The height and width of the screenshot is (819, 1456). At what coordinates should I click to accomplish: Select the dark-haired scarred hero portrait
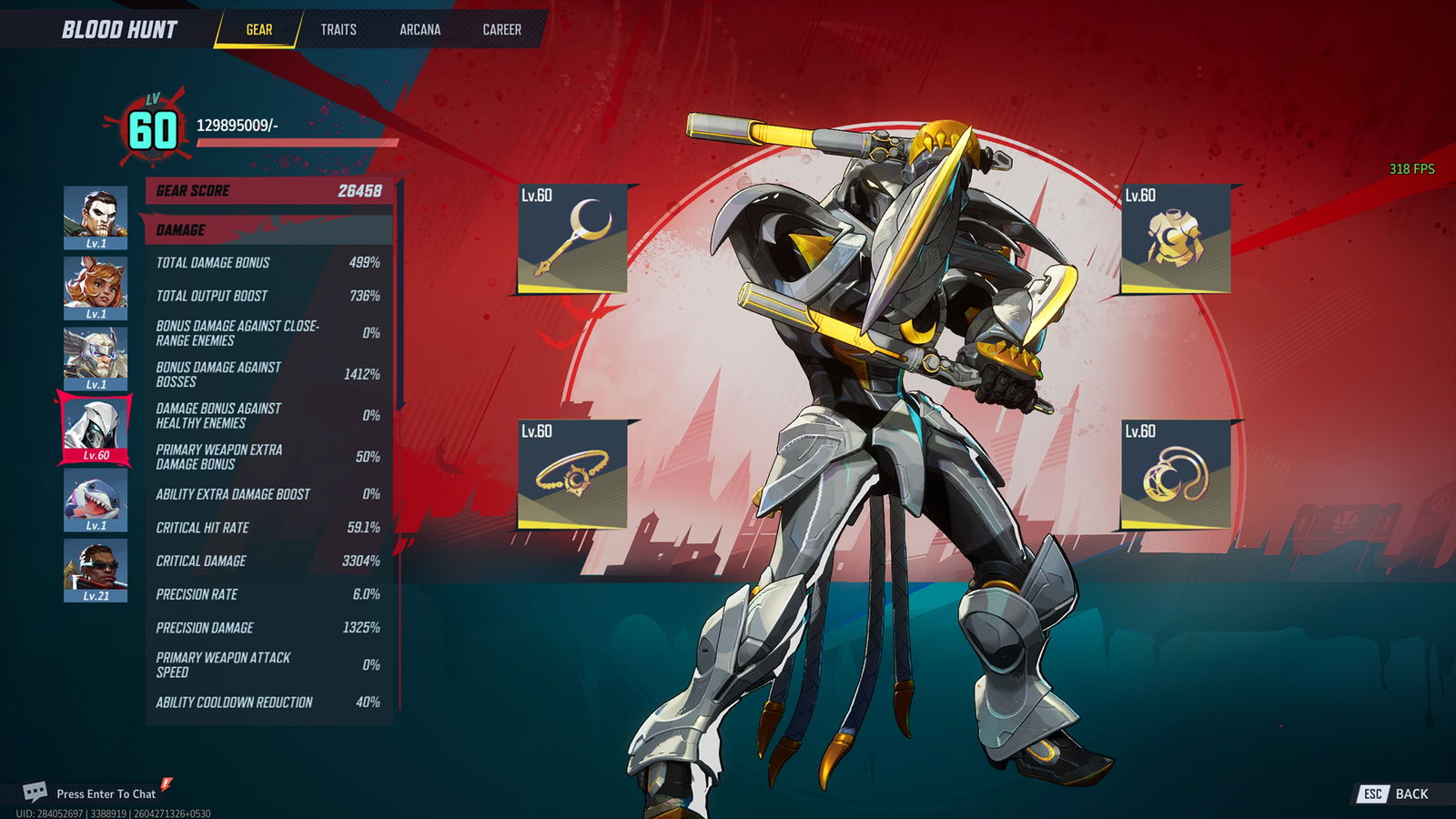[96, 217]
